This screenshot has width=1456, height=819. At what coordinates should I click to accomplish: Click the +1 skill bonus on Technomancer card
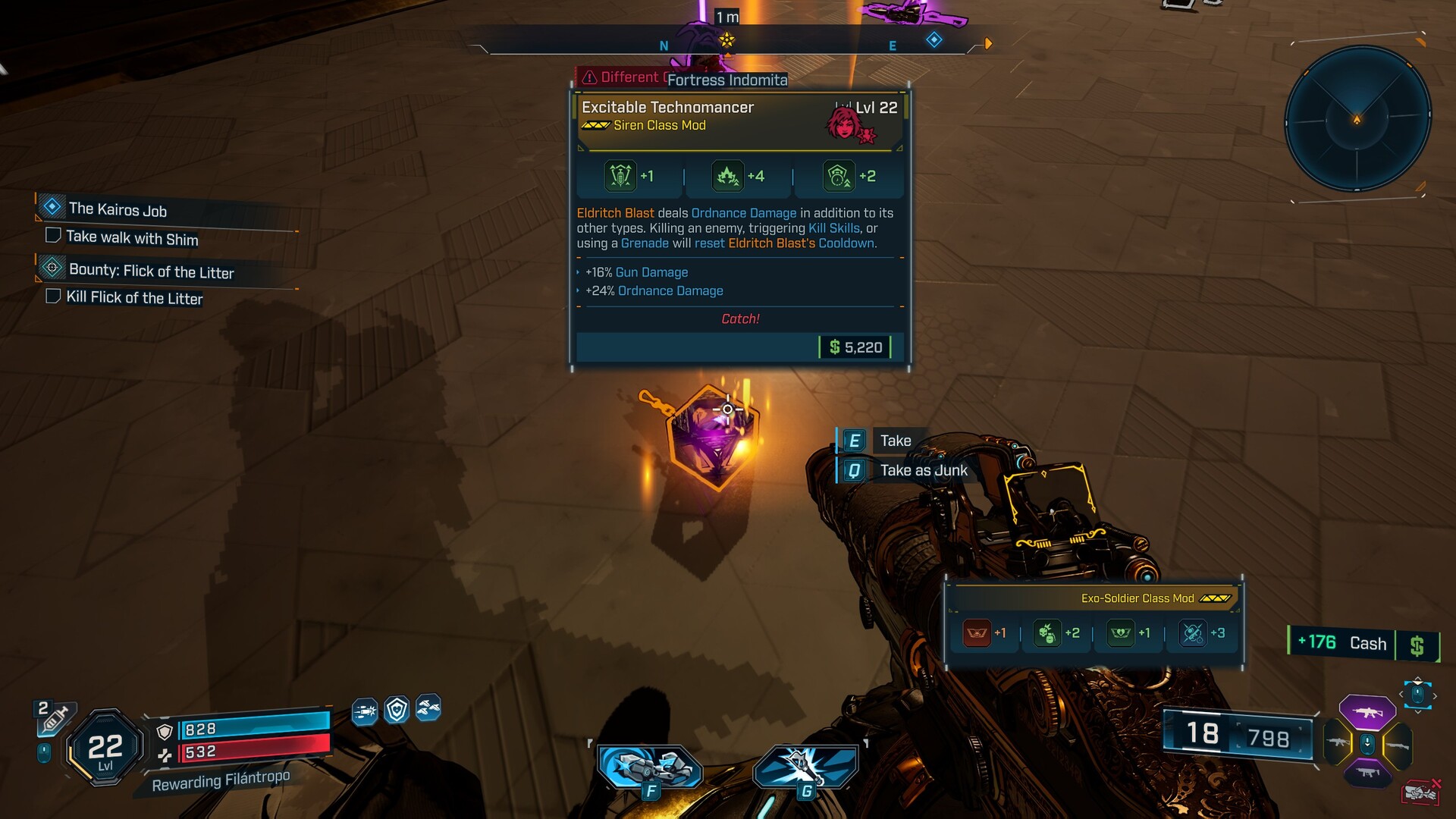[x=620, y=176]
